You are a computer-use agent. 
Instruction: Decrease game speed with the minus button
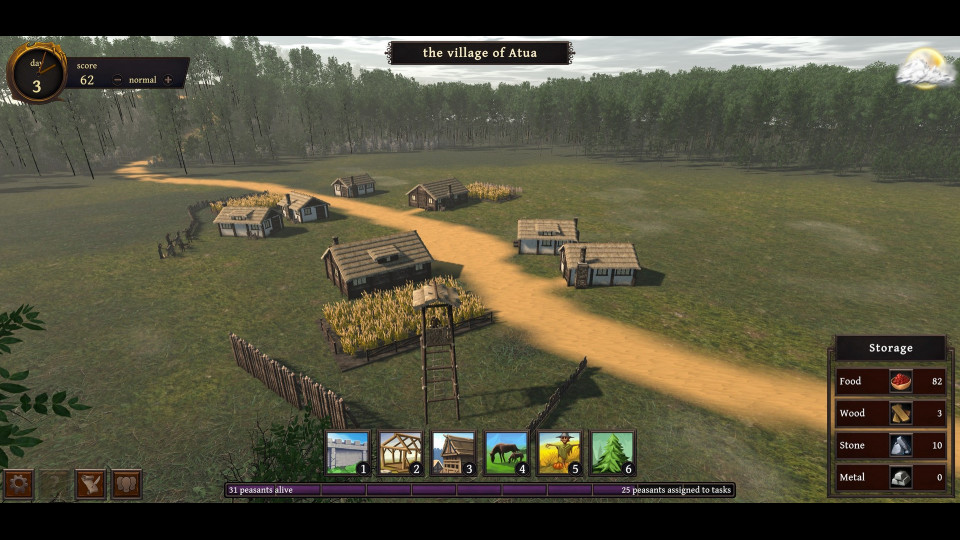point(118,80)
